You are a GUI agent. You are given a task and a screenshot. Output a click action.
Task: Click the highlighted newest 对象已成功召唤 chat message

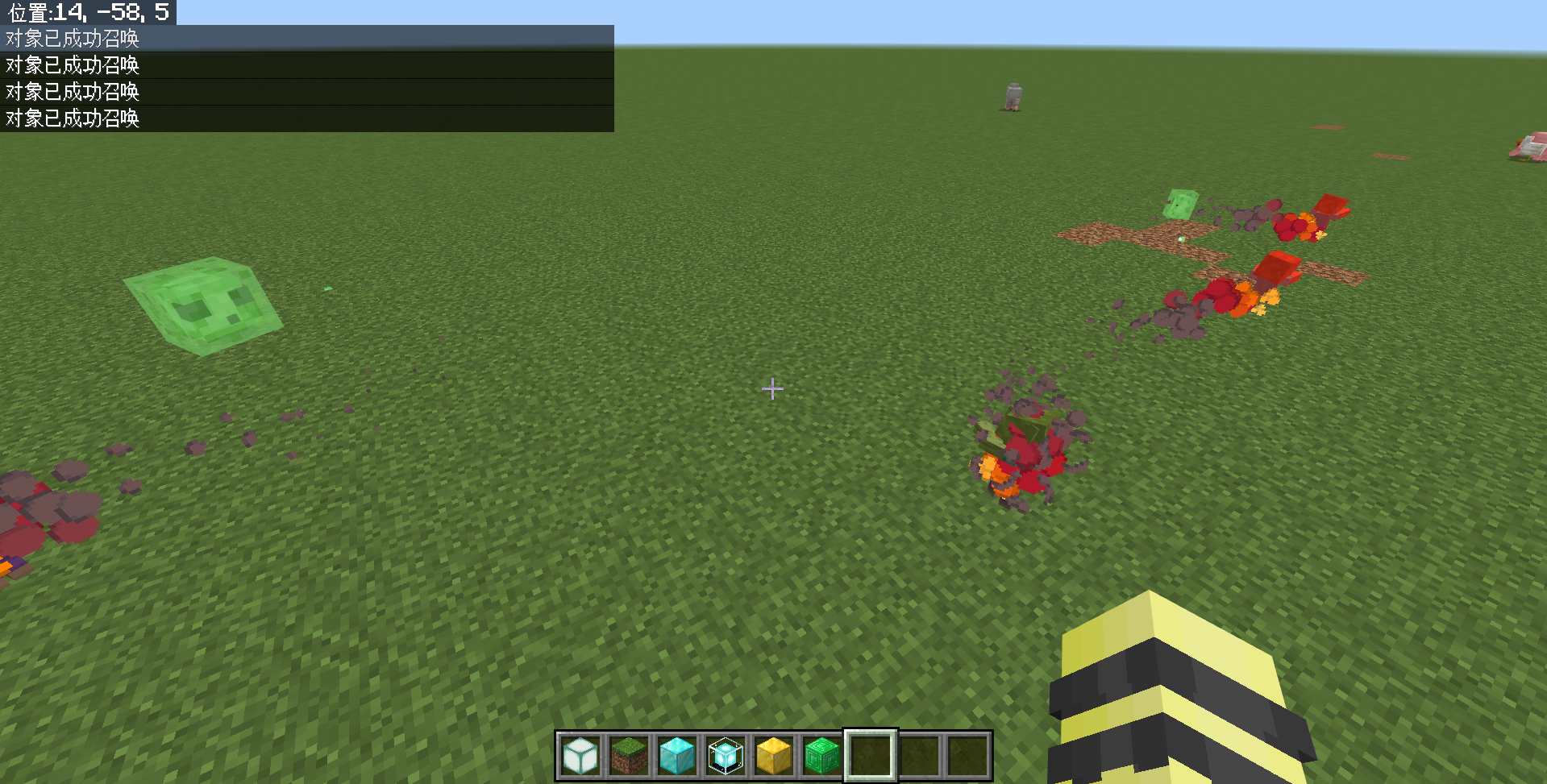72,38
